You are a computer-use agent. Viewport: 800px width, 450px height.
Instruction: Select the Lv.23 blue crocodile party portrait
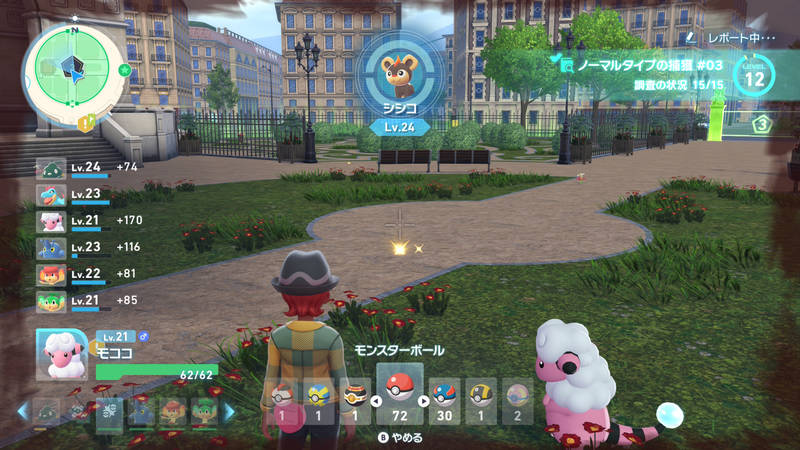click(52, 195)
